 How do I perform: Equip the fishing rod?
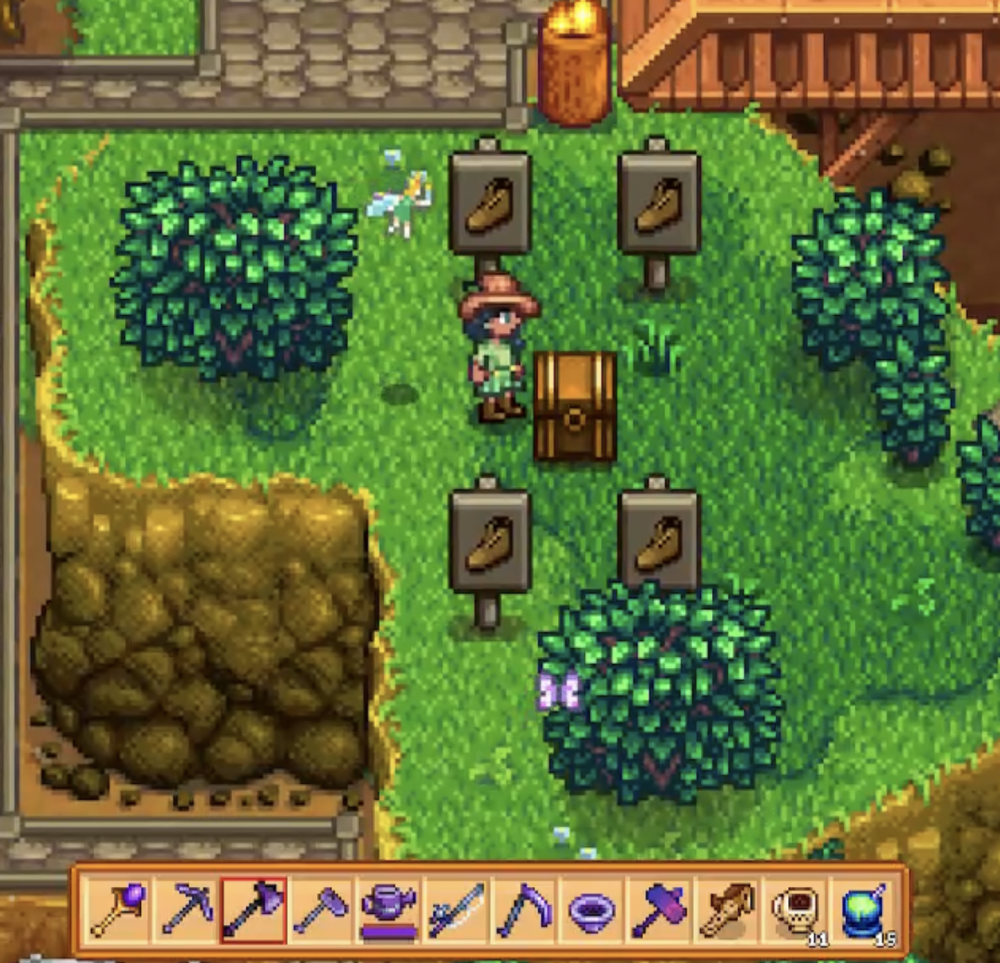458,910
